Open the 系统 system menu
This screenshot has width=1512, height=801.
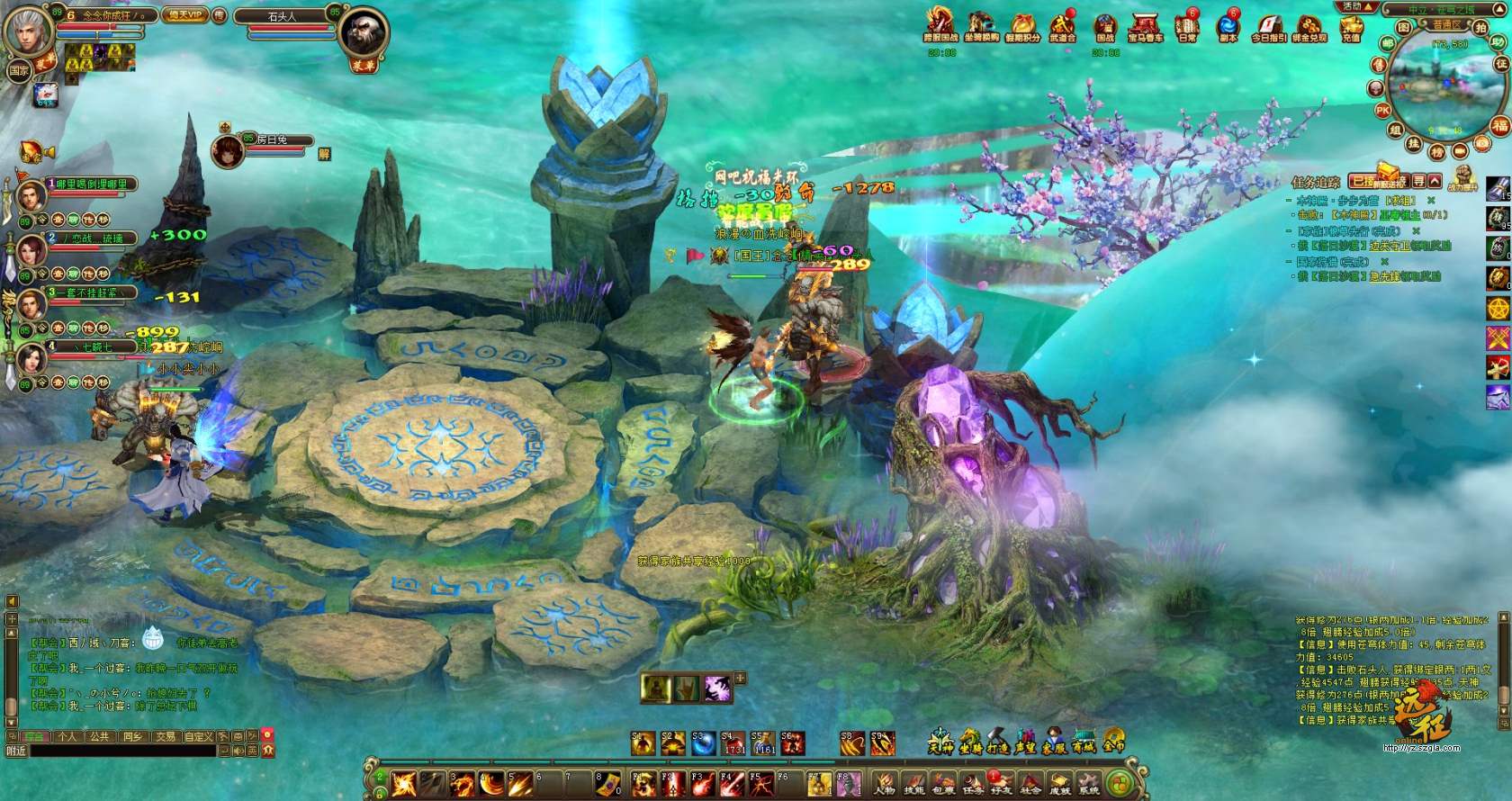click(1089, 783)
